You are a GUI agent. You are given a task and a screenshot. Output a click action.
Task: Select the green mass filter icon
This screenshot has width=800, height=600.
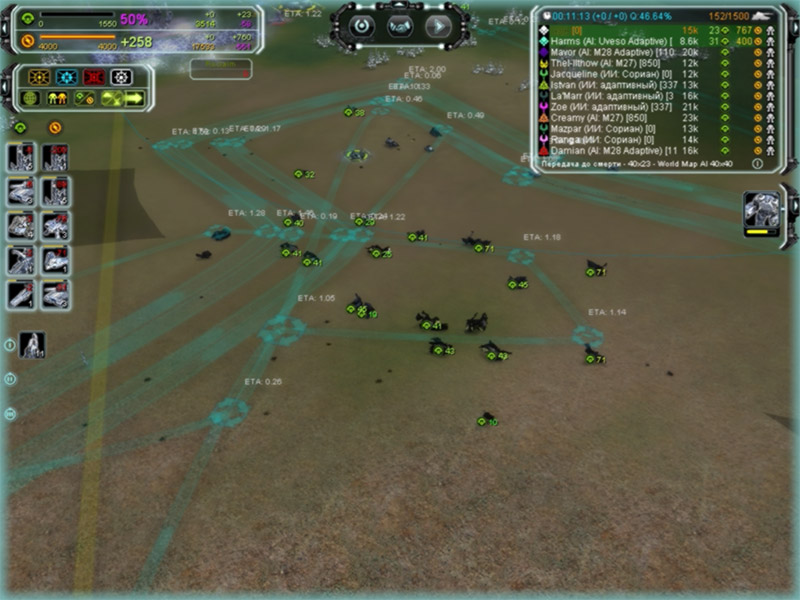20,127
